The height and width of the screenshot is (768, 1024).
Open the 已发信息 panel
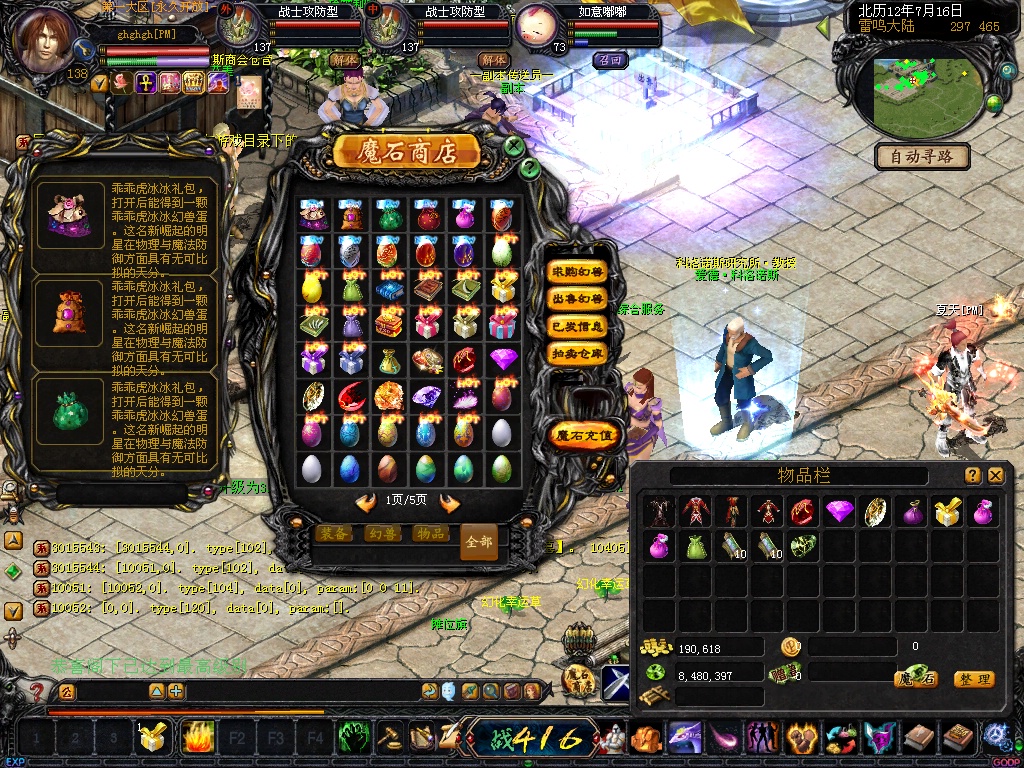pyautogui.click(x=578, y=326)
